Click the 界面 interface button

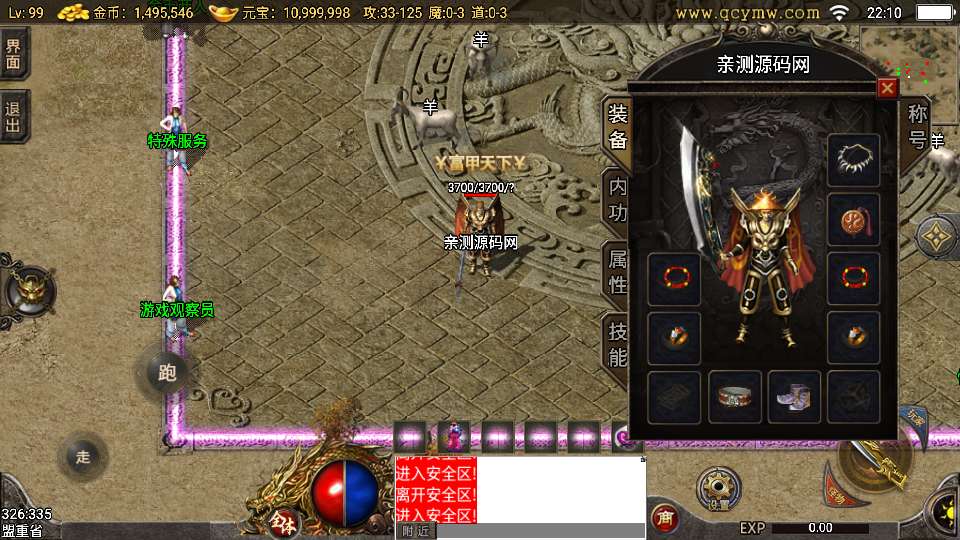(13, 55)
